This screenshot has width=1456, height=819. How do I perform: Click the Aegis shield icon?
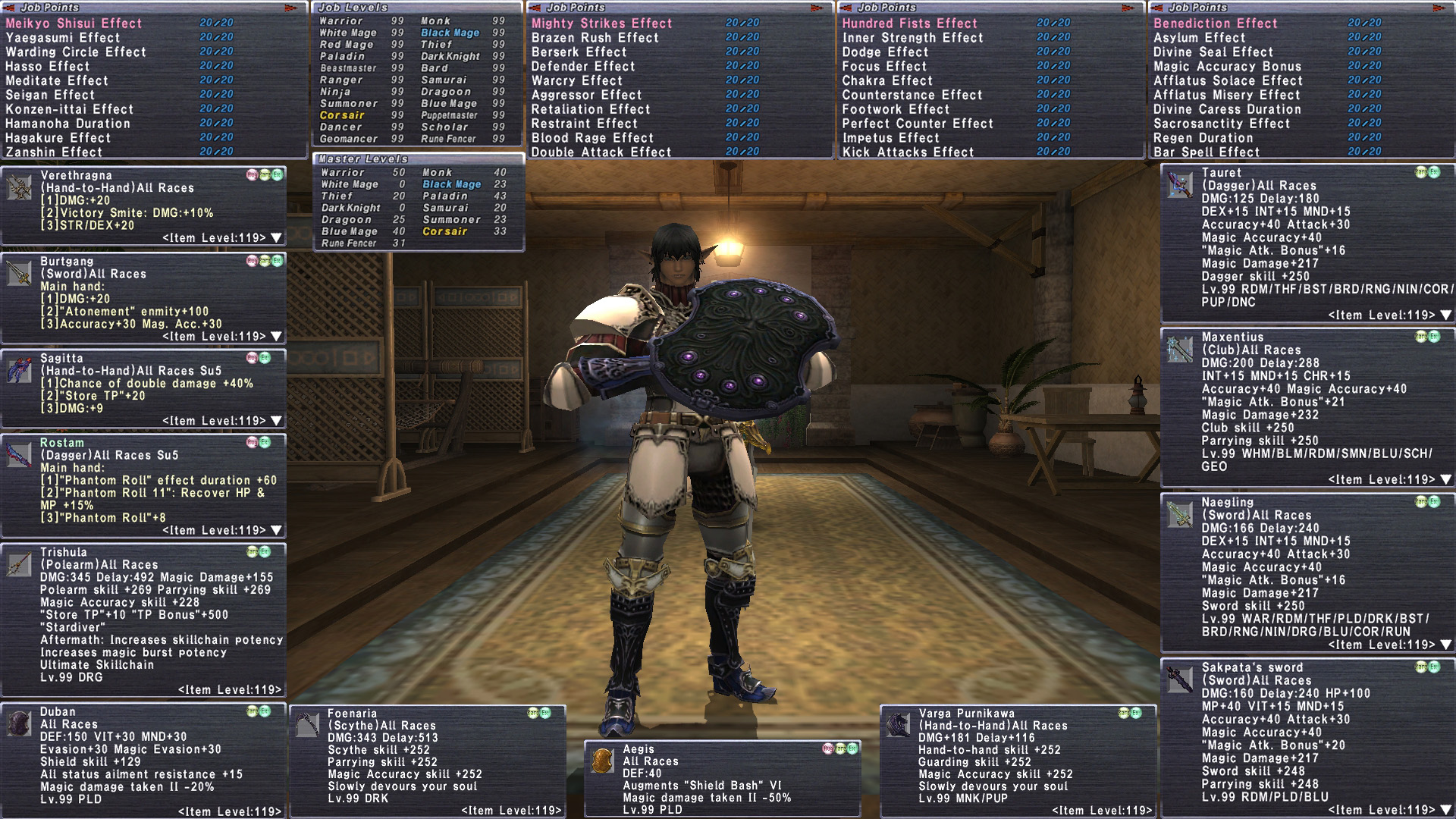(602, 761)
